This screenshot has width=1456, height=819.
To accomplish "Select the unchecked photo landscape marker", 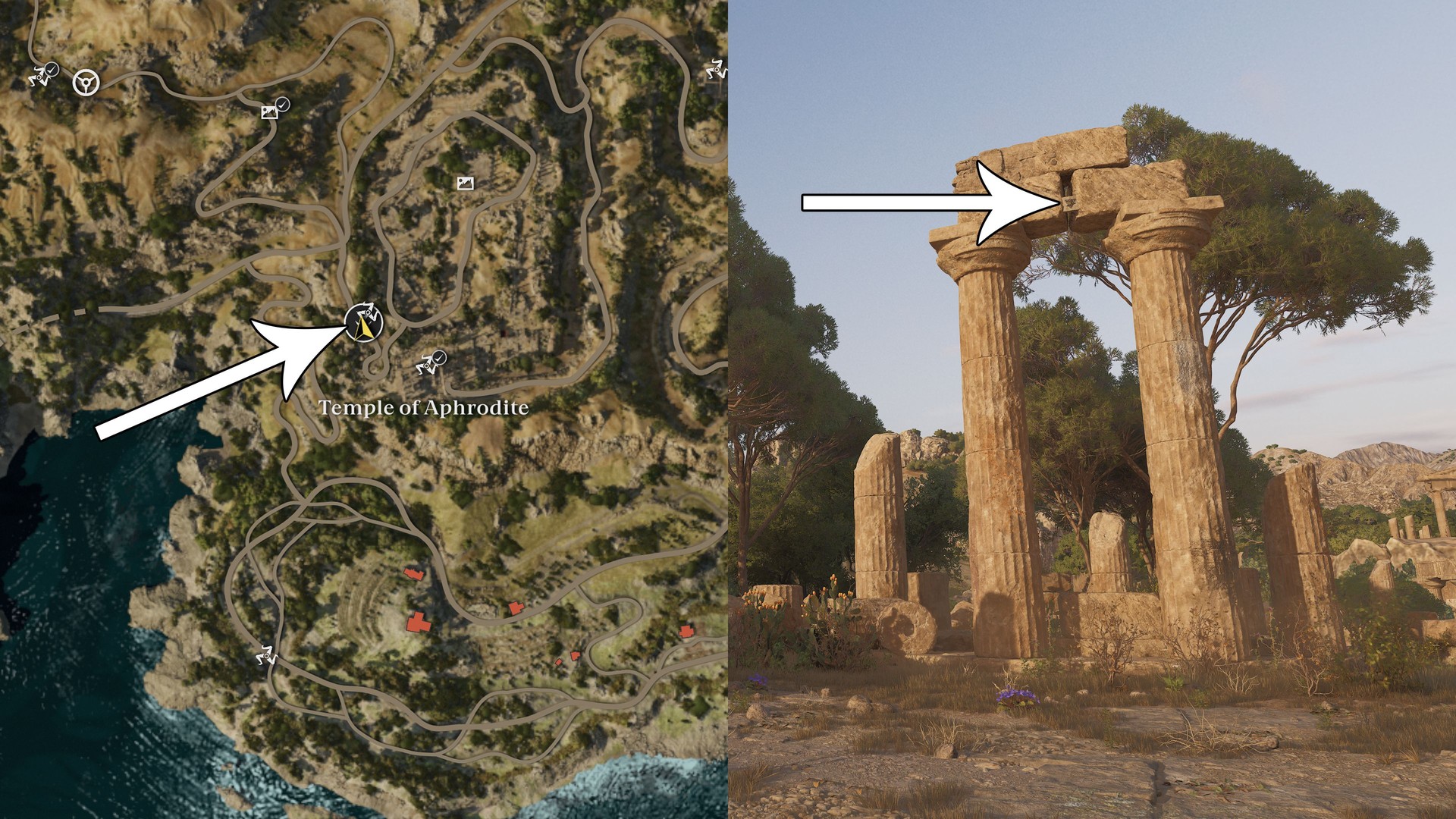I will [x=465, y=183].
